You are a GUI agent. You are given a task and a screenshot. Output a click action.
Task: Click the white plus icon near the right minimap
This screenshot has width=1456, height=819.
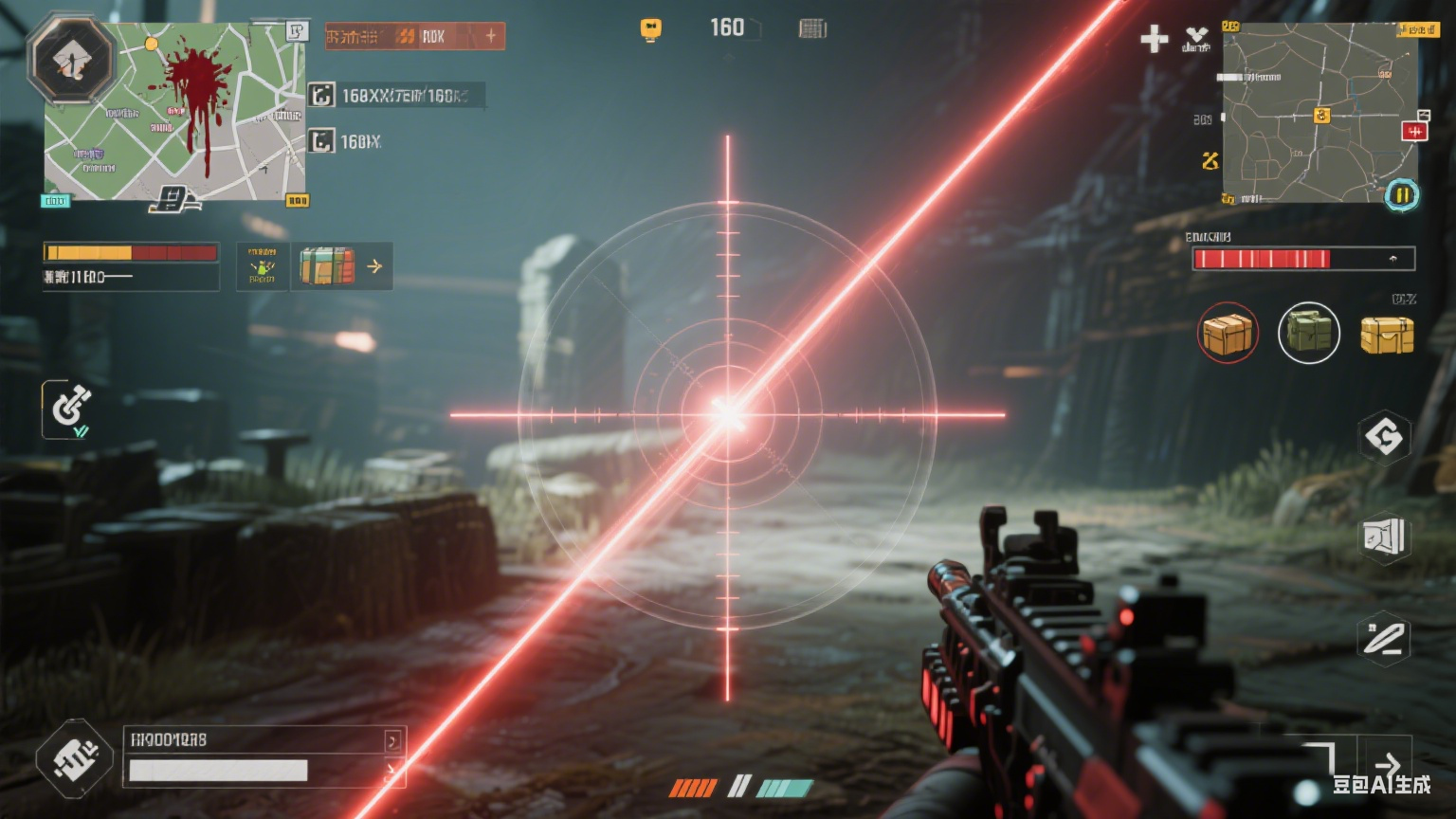(x=1154, y=39)
